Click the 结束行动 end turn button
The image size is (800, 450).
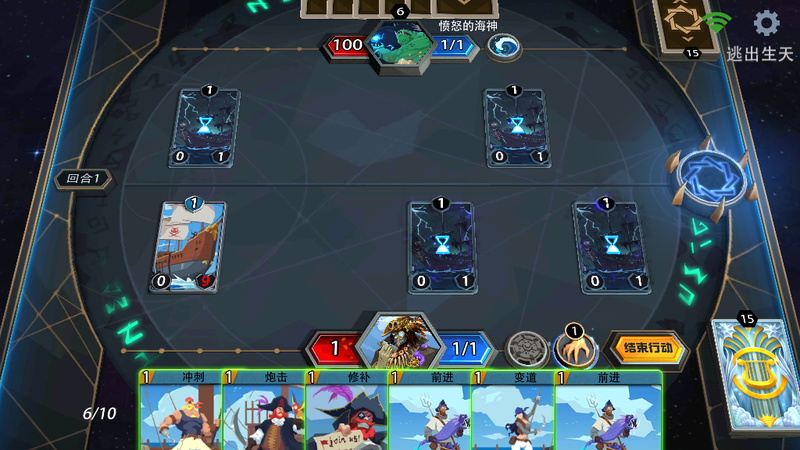tap(647, 350)
